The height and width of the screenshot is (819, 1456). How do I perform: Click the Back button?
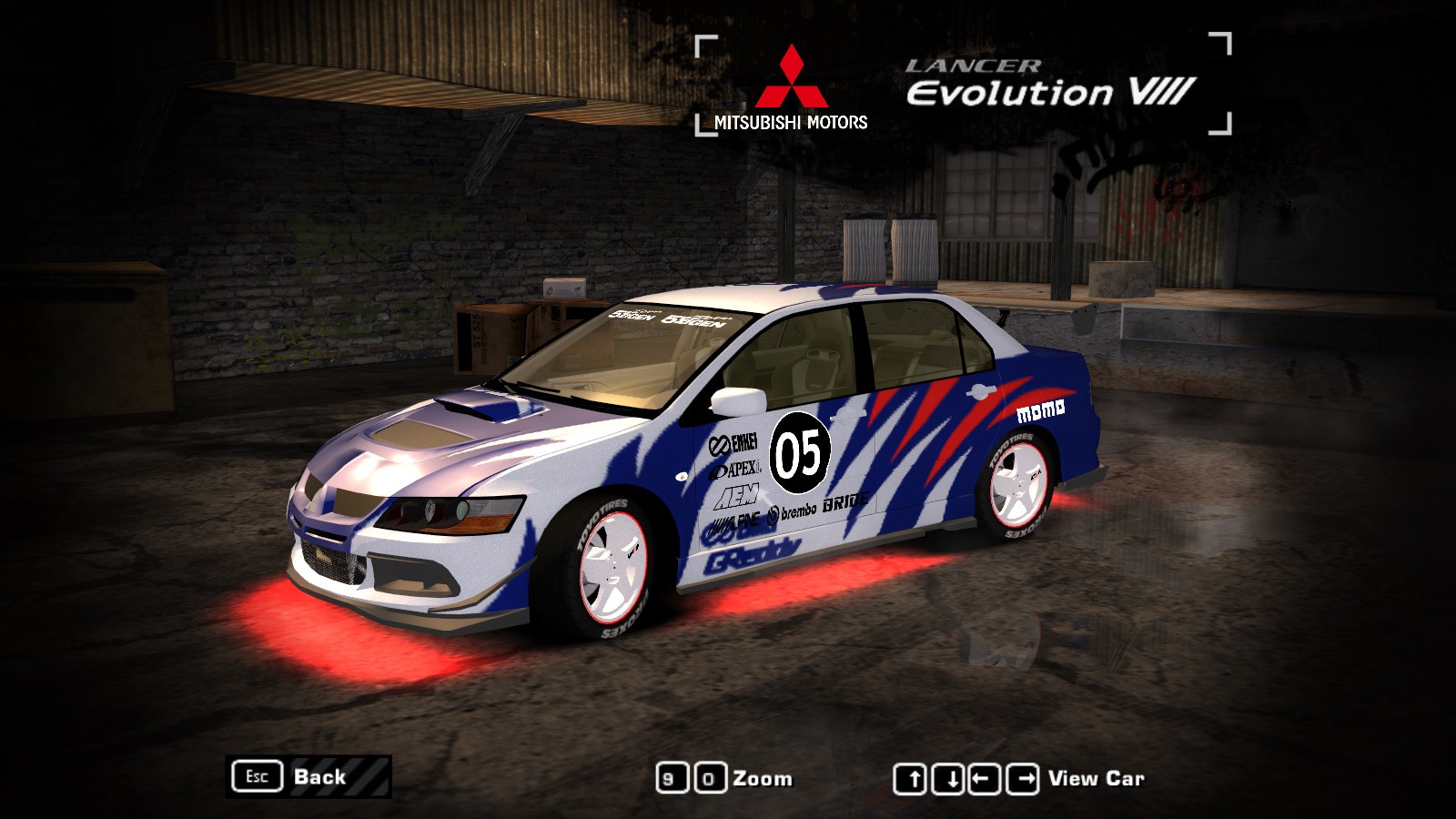(x=308, y=777)
